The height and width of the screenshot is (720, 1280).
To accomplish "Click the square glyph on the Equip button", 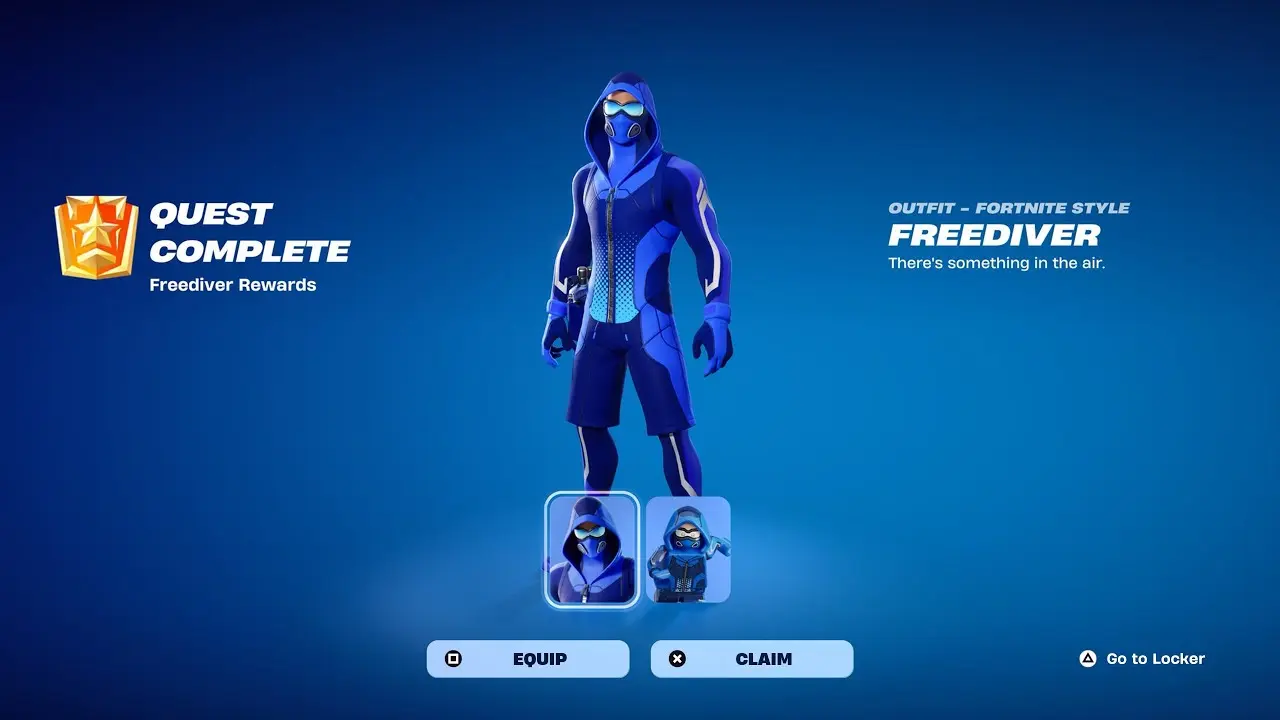I will click(x=452, y=658).
